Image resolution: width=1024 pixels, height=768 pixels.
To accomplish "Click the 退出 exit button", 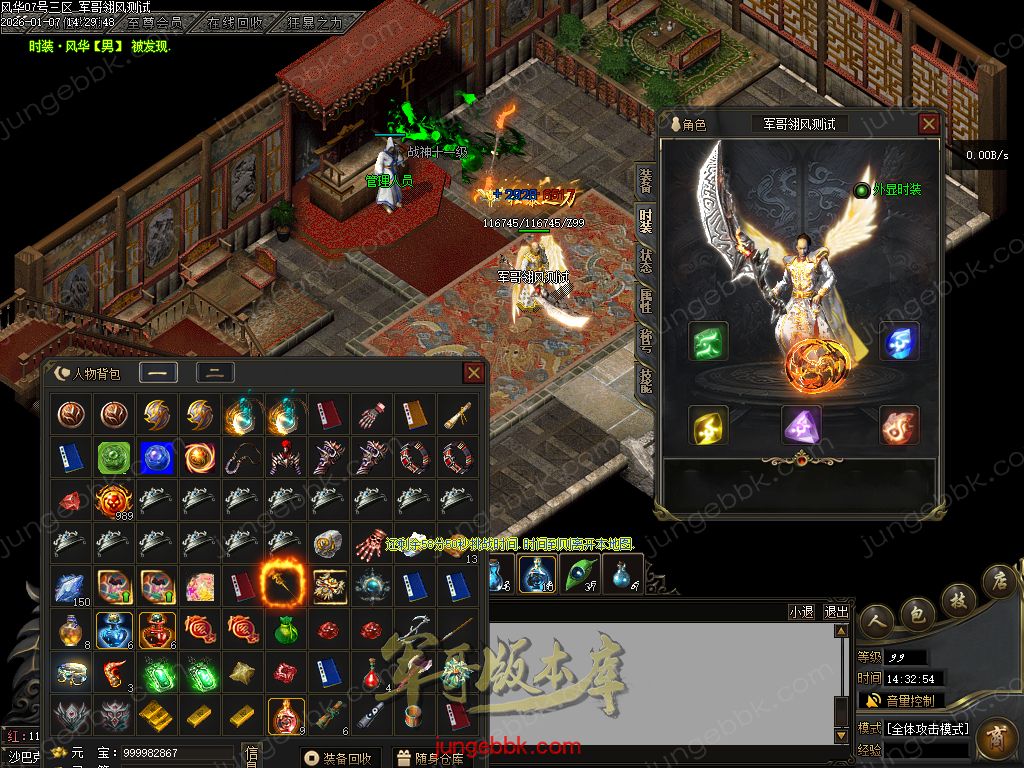I will pyautogui.click(x=836, y=612).
